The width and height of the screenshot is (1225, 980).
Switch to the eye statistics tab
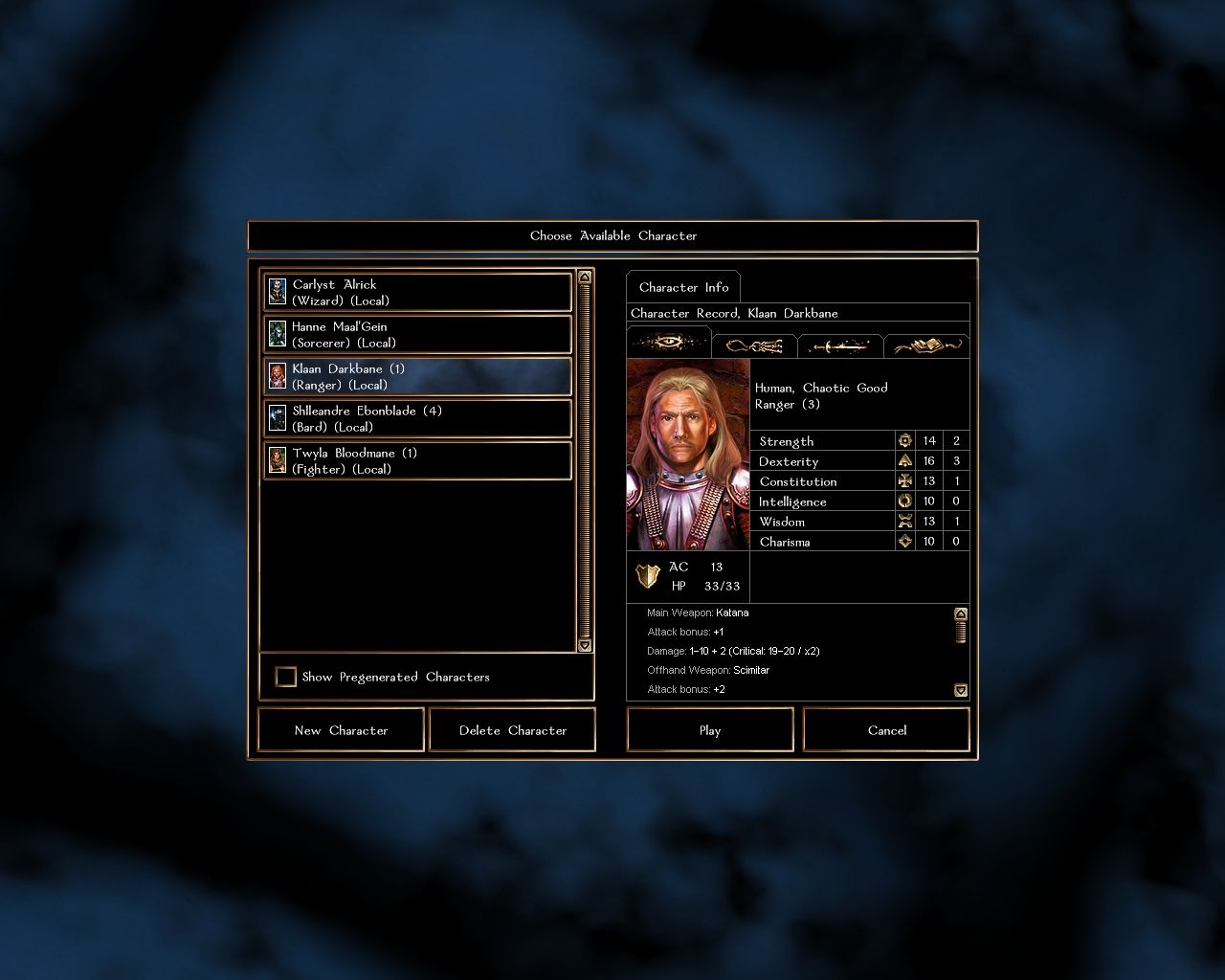(669, 343)
